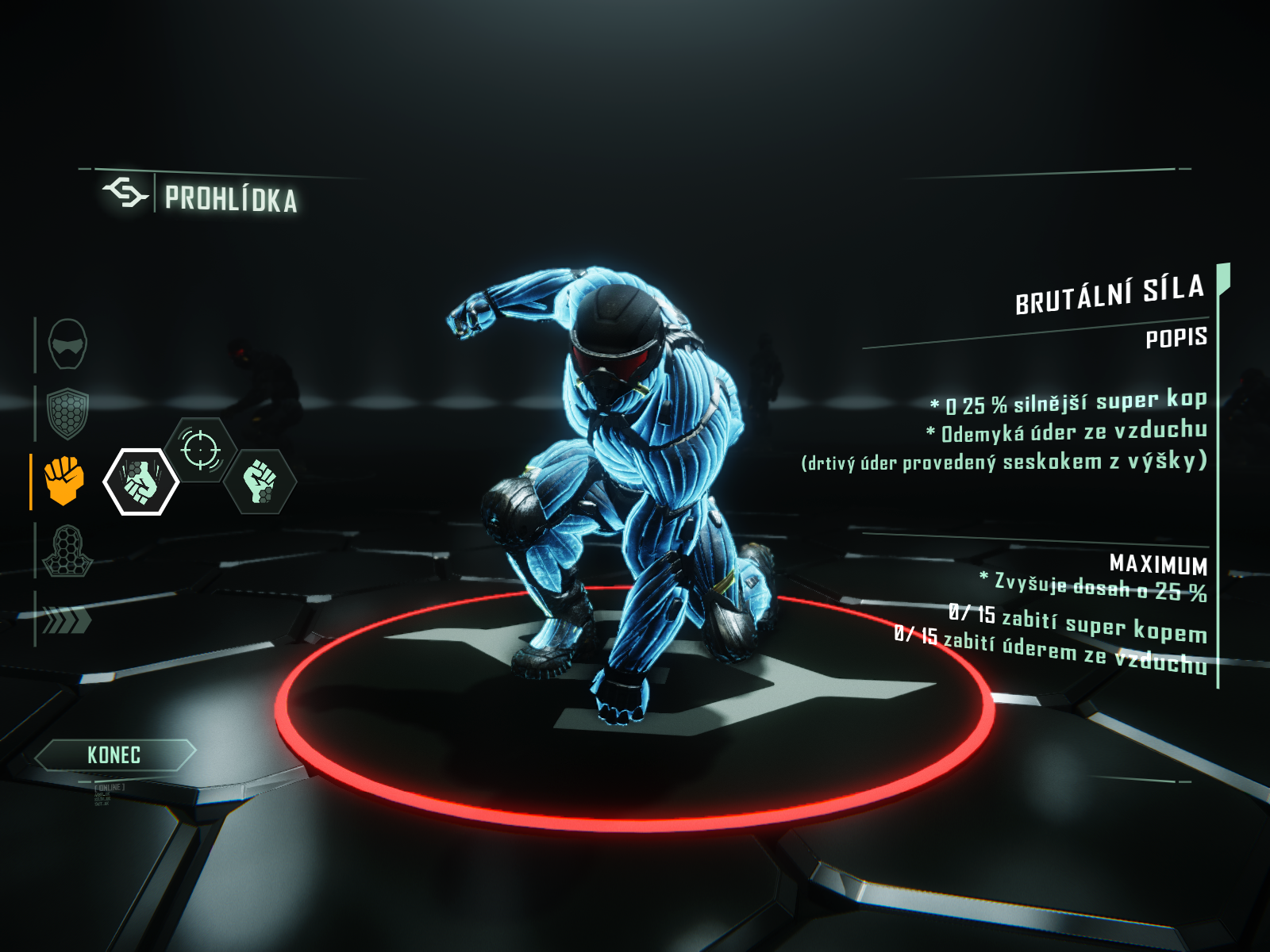Choose the raised fist module hexagon
This screenshot has height=952, width=1270.
coord(260,482)
